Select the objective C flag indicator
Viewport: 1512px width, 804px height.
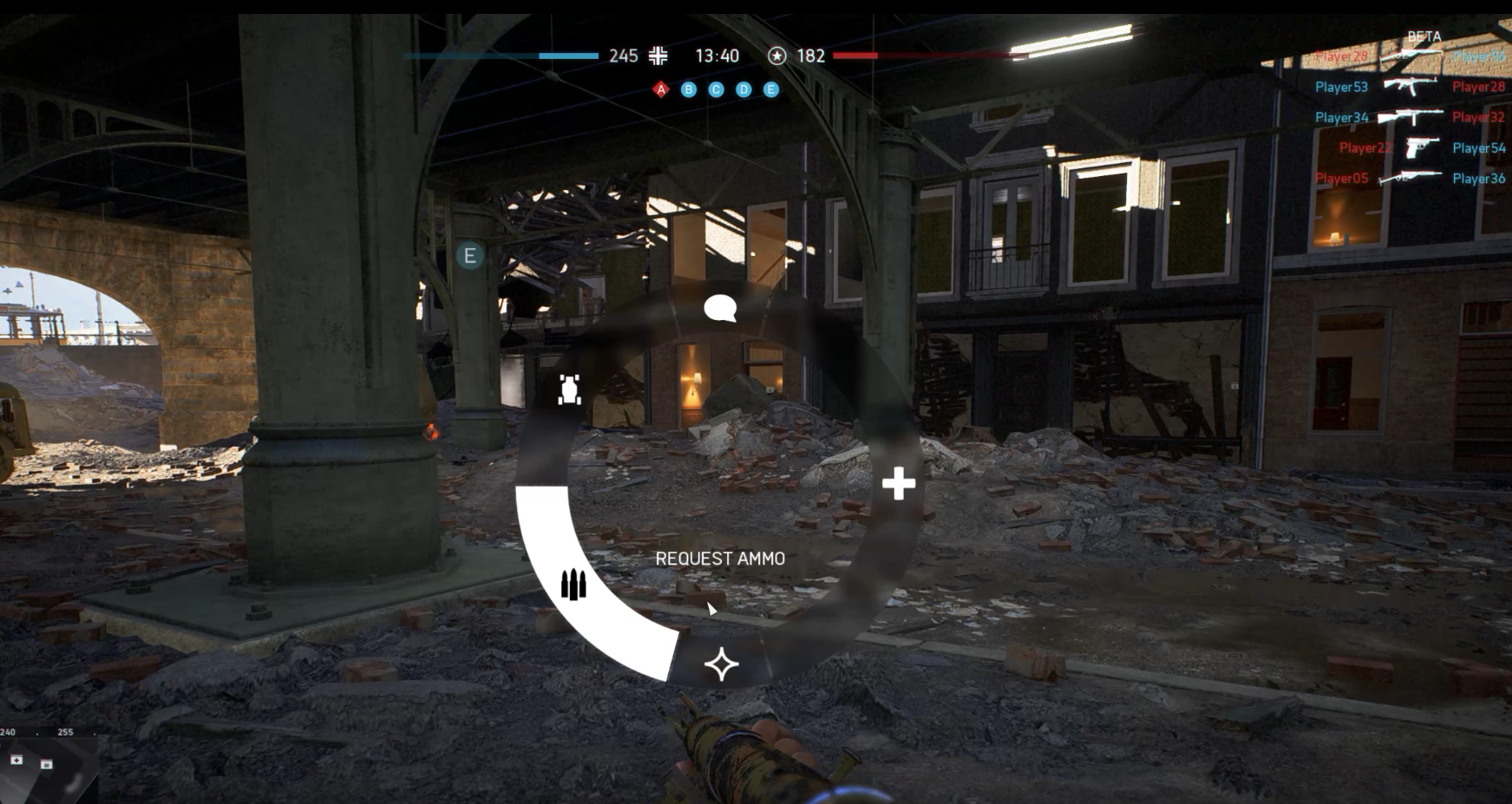(716, 89)
